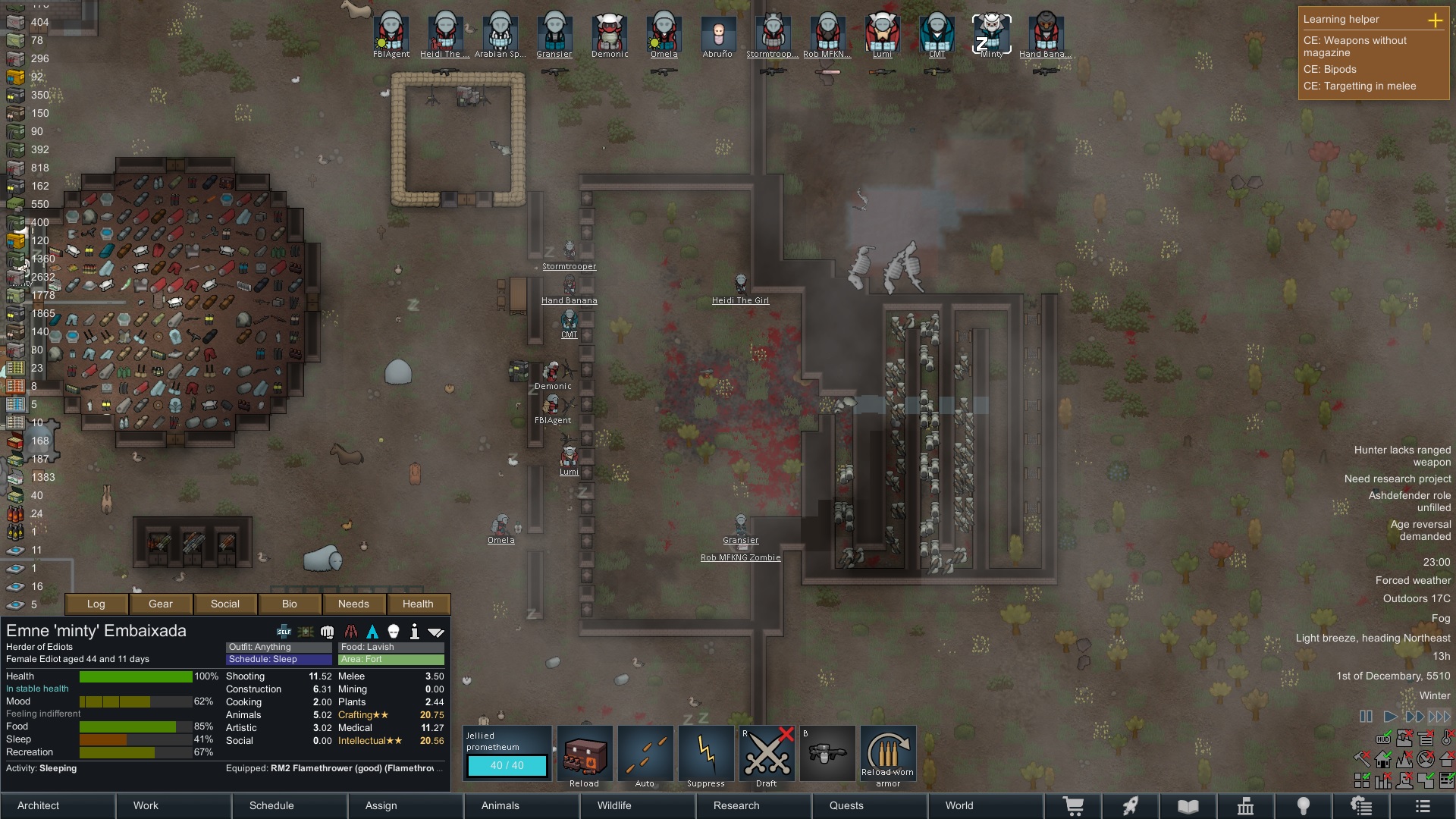Image resolution: width=1456 pixels, height=819 pixels.
Task: Open the Bio tab
Action: click(x=290, y=604)
